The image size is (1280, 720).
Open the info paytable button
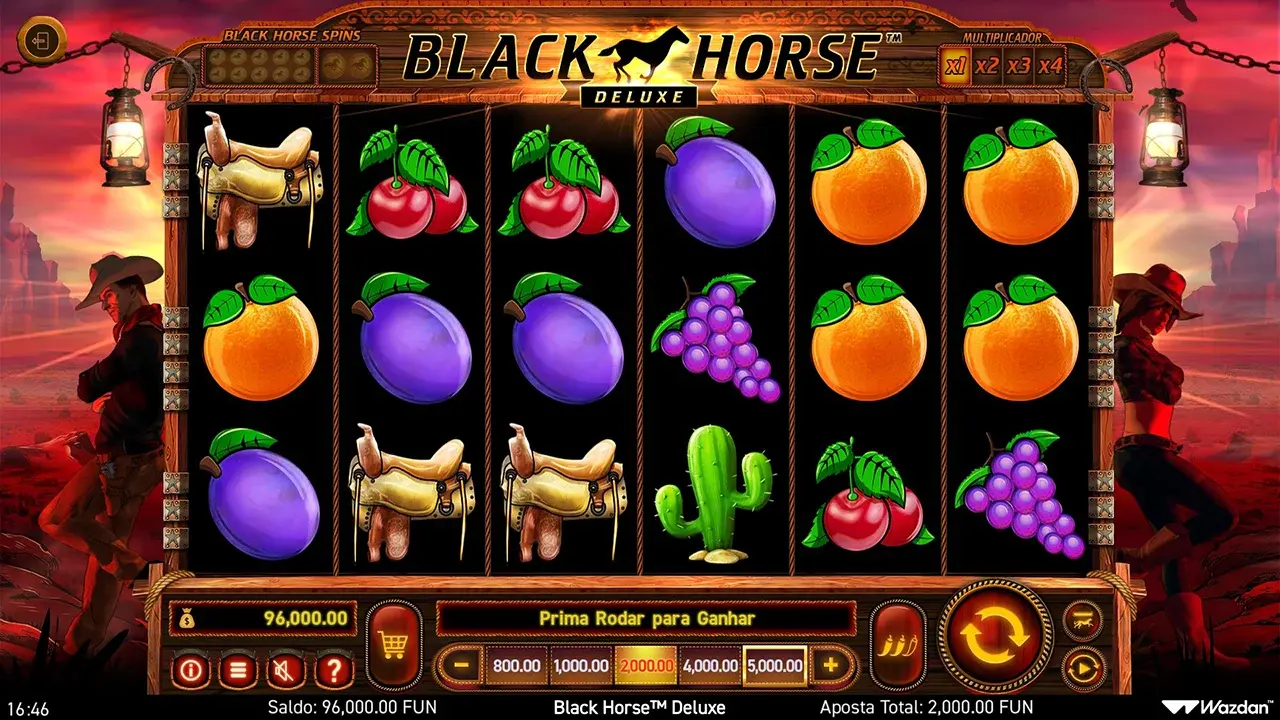tap(190, 669)
